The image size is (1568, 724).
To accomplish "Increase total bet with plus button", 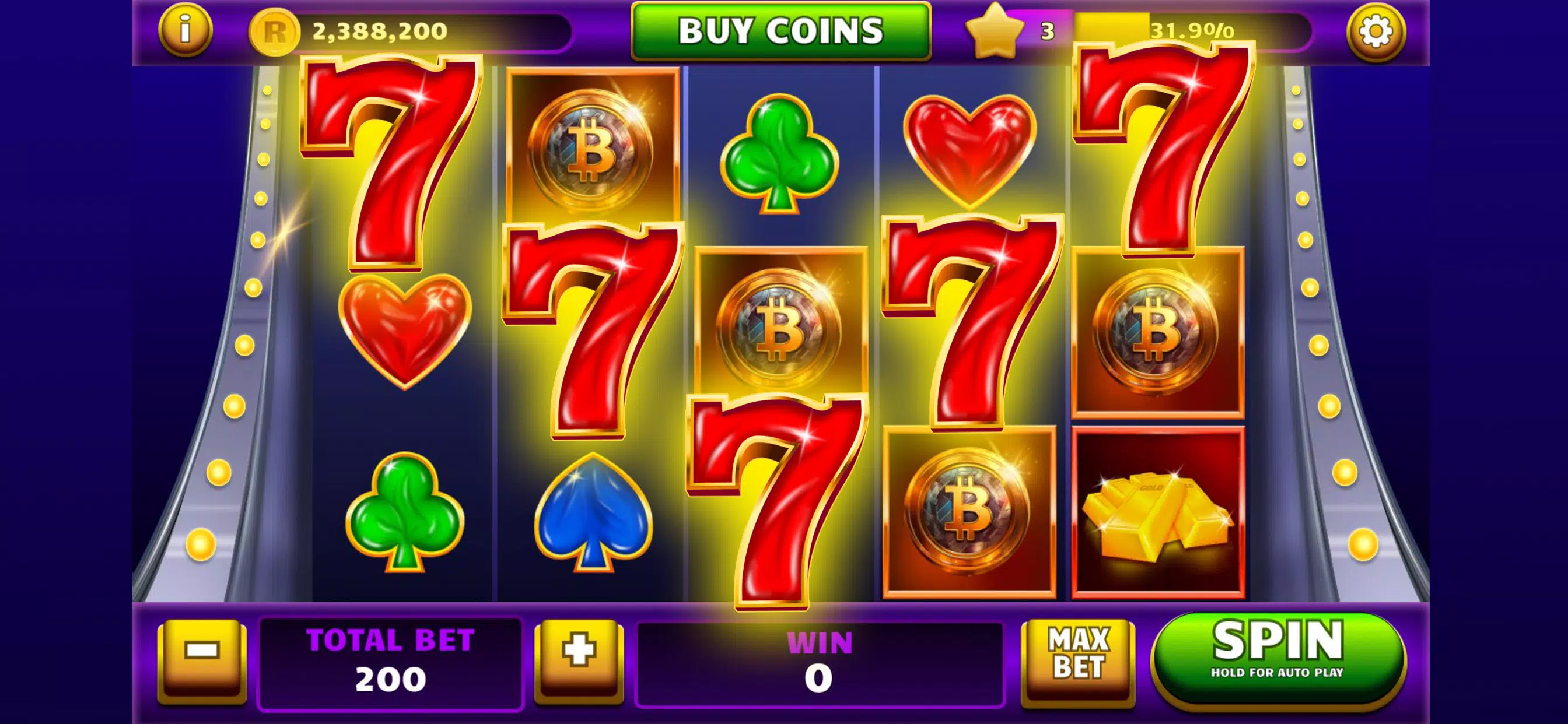I will coord(579,657).
